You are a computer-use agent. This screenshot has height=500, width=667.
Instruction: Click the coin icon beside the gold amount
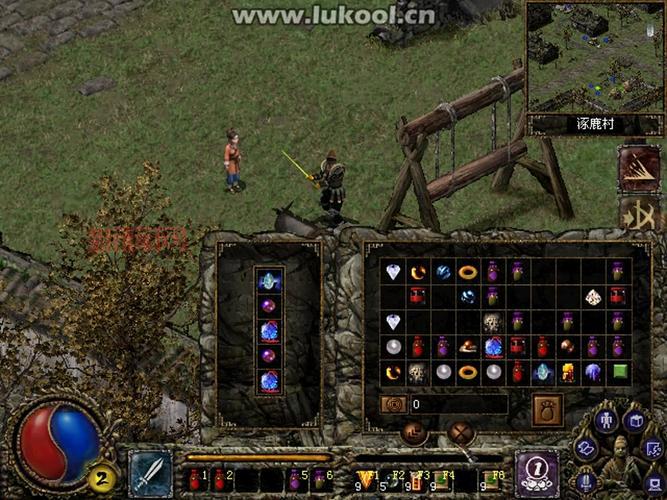pyautogui.click(x=394, y=405)
